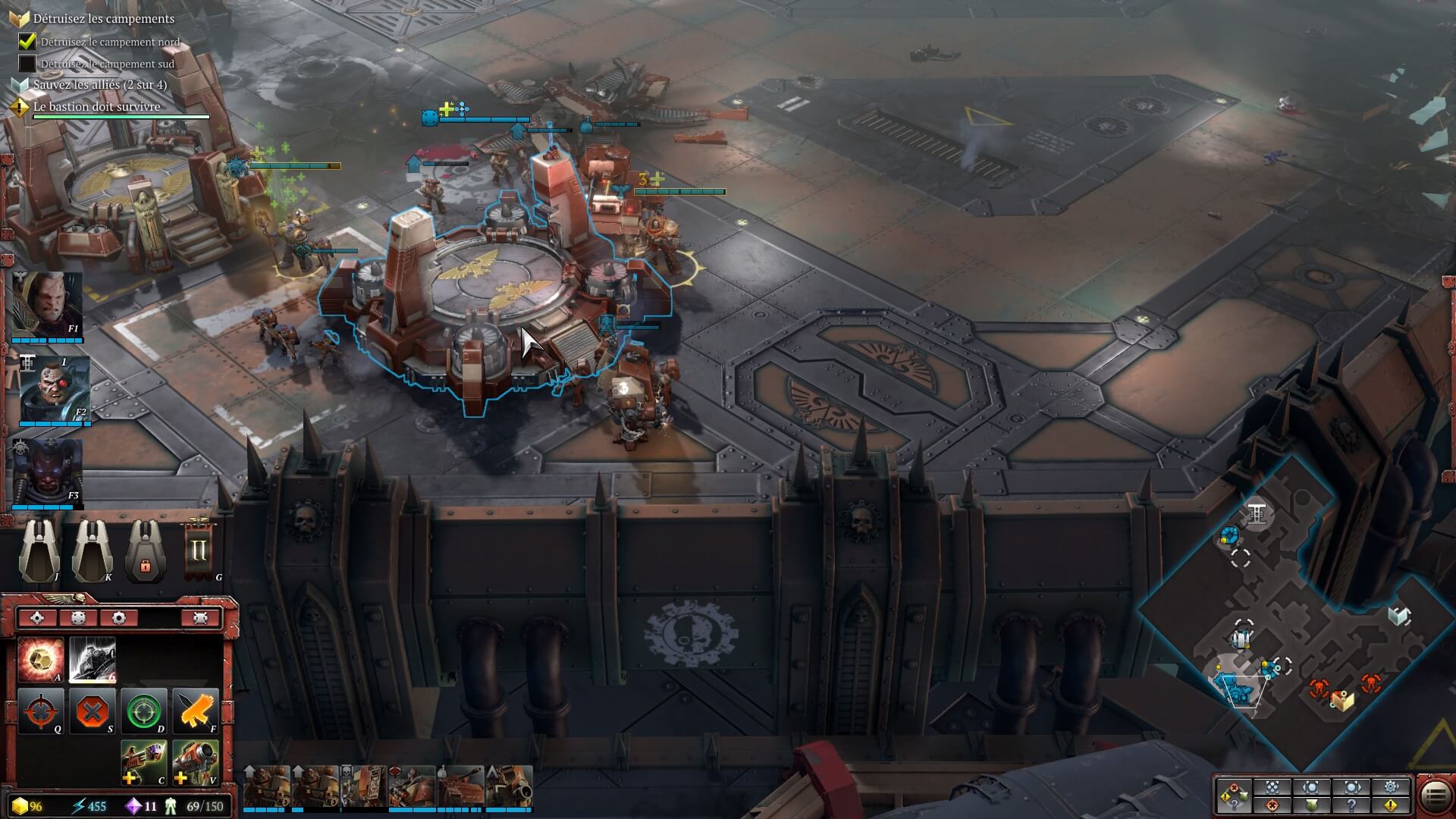The width and height of the screenshot is (1456, 819).
Task: Click the red crosshair attack command
Action: (x=41, y=711)
